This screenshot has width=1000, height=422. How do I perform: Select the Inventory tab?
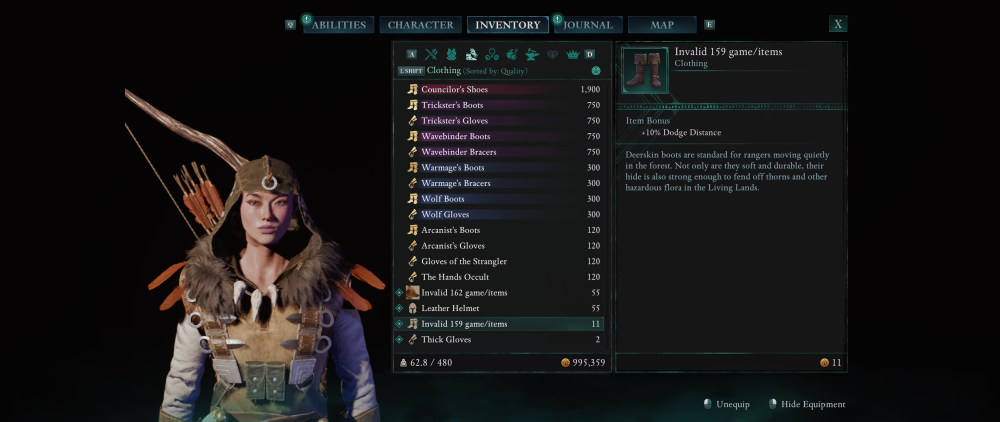(507, 25)
